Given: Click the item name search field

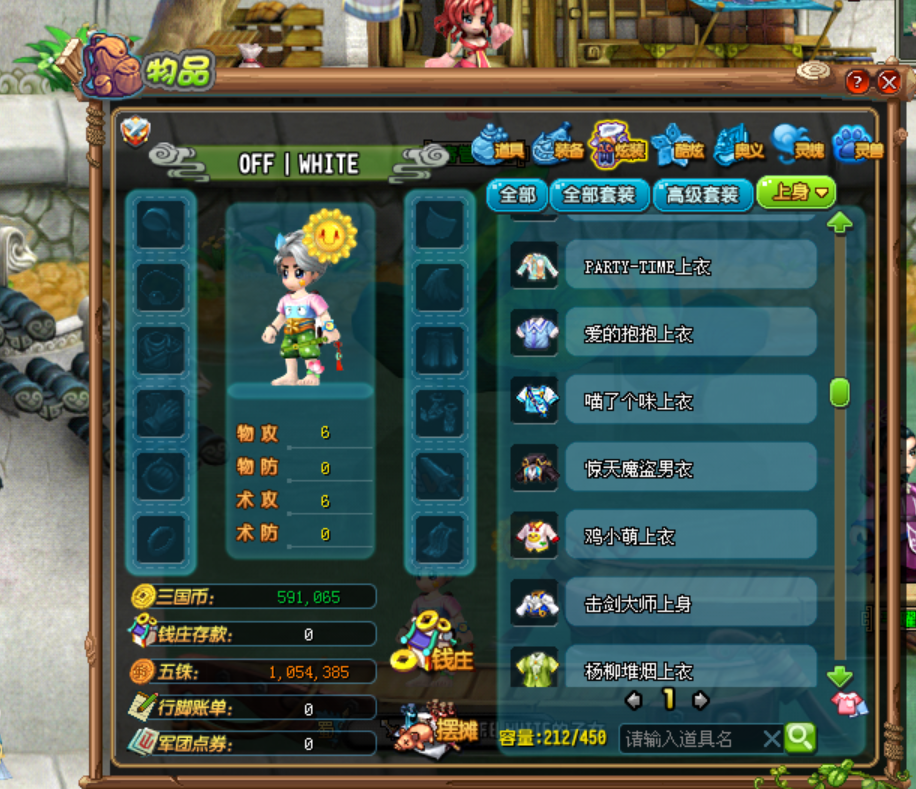Looking at the screenshot, I should 692,739.
